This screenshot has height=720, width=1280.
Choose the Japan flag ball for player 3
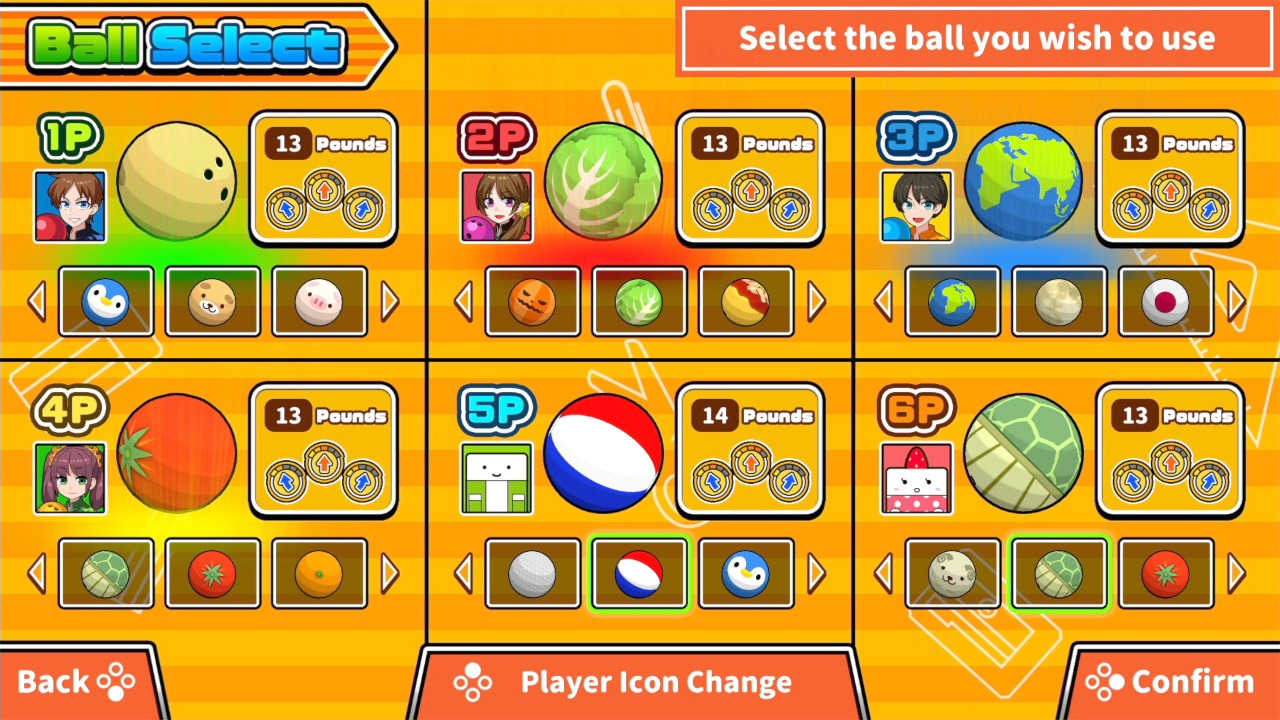point(1166,301)
